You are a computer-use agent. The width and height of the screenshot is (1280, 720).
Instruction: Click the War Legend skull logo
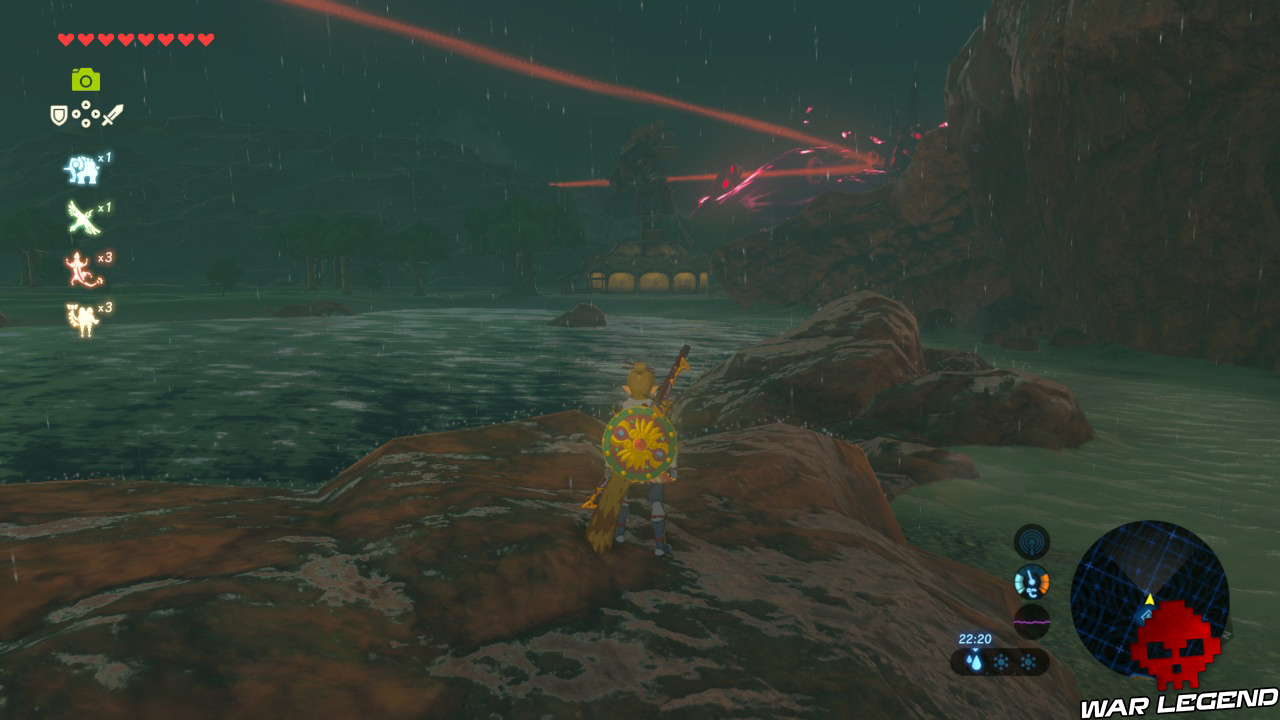(1176, 645)
